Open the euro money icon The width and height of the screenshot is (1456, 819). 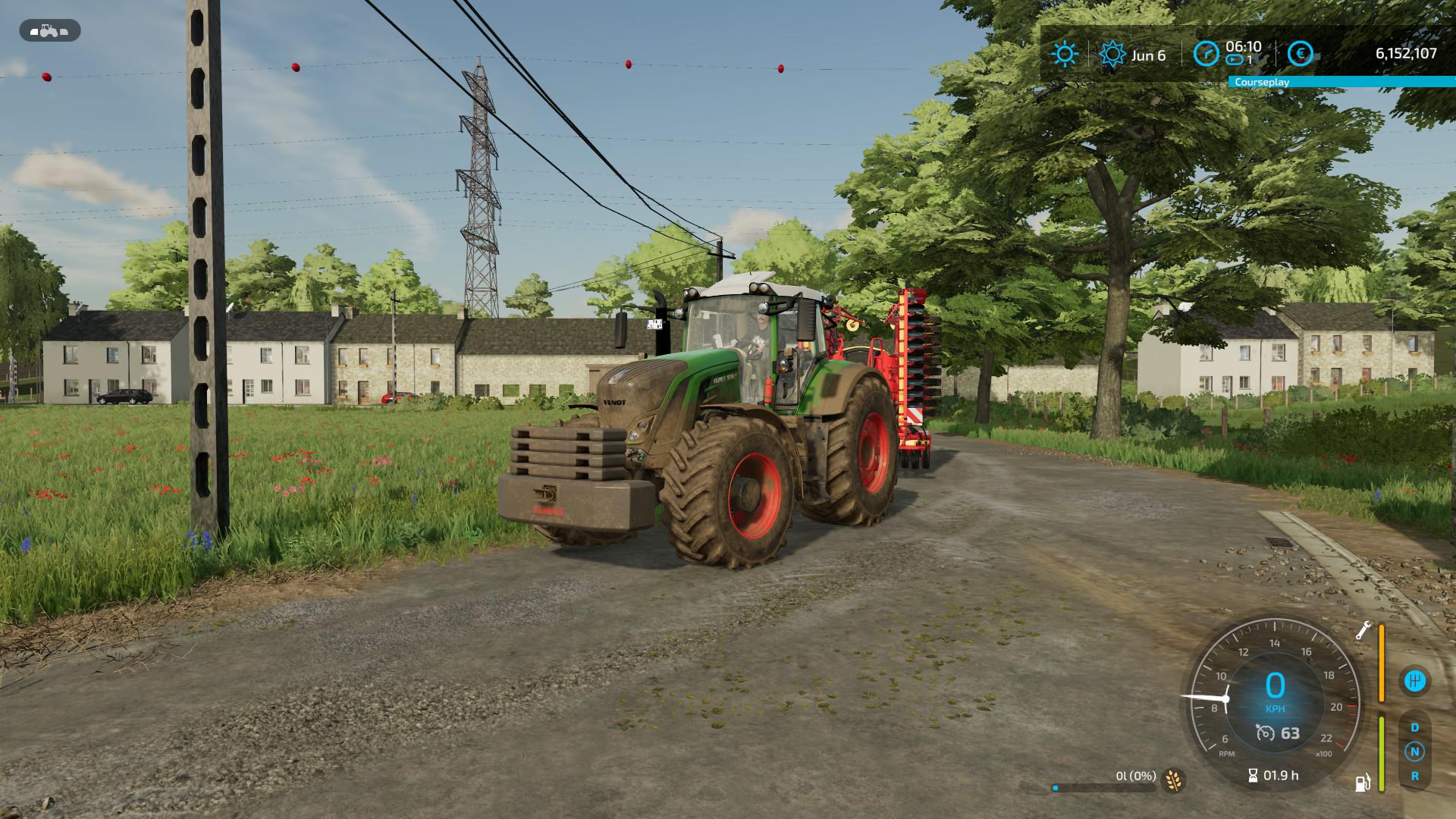[x=1301, y=54]
